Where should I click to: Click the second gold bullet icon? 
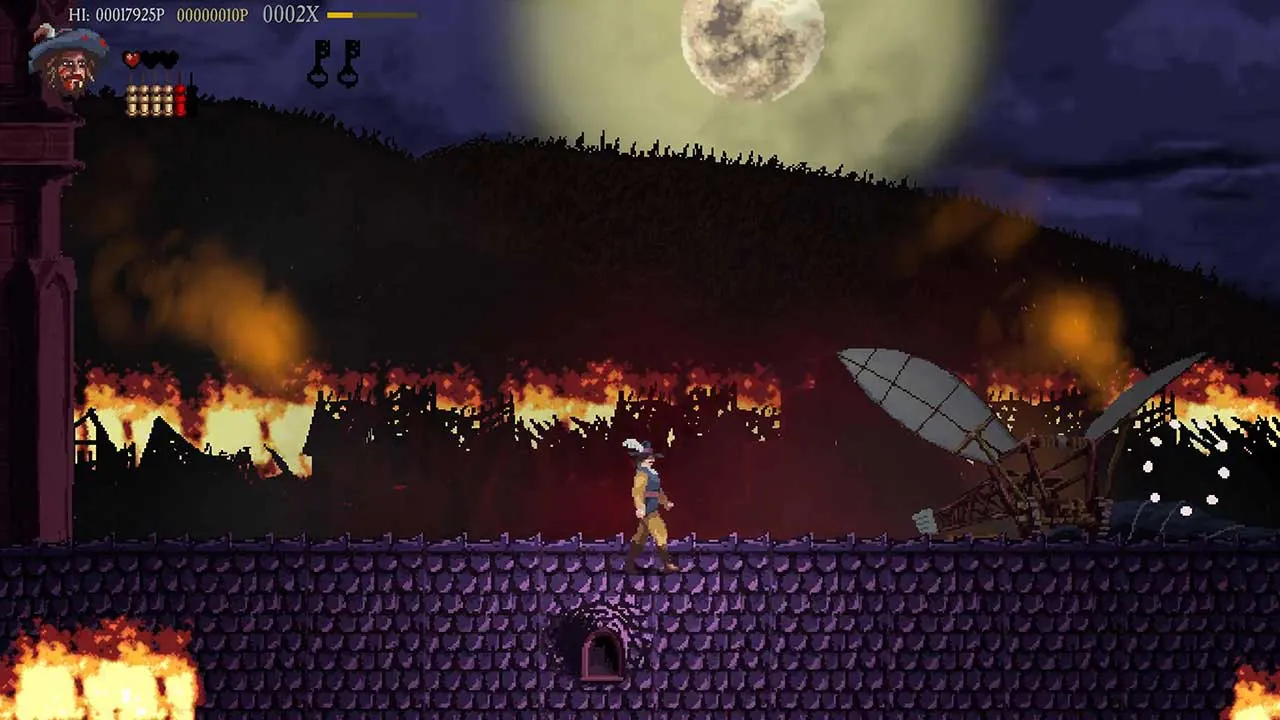coord(143,98)
